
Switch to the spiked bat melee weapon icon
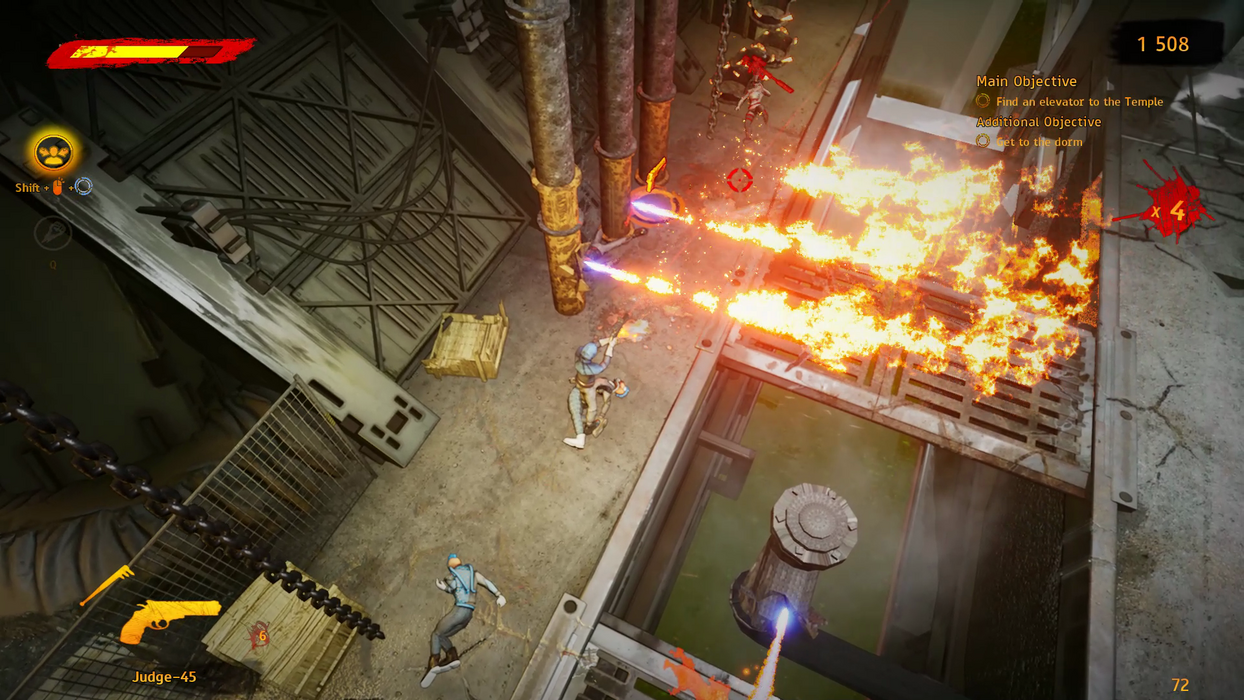click(107, 584)
